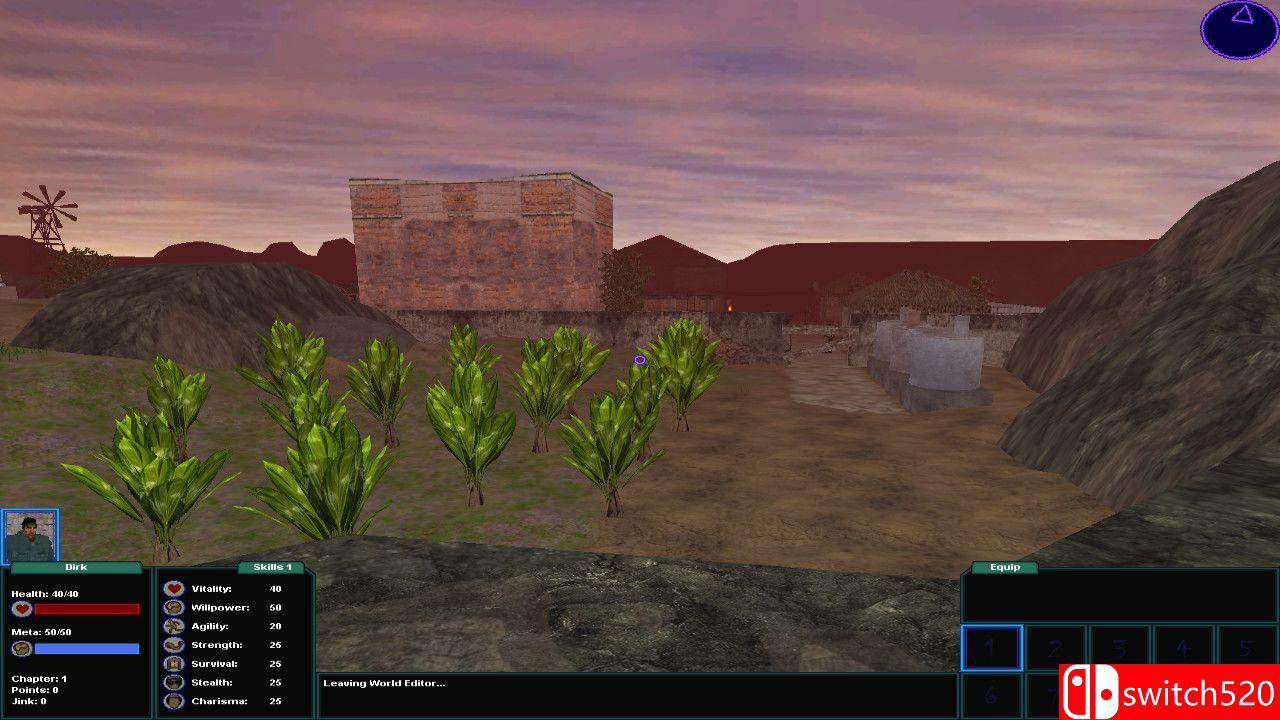Expand the Dirk character panel tab

(76, 567)
